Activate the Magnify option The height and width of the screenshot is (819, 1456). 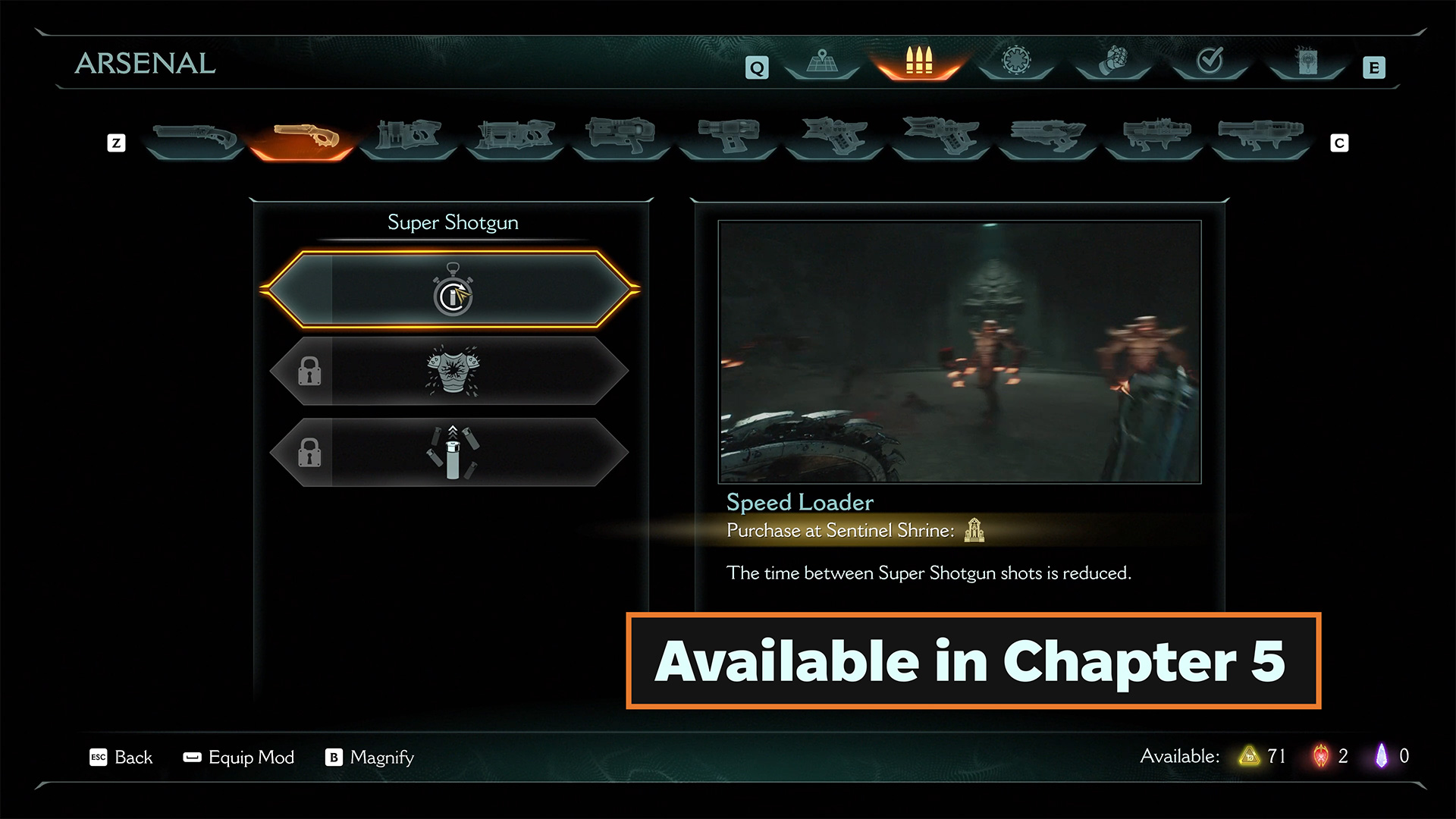click(371, 758)
